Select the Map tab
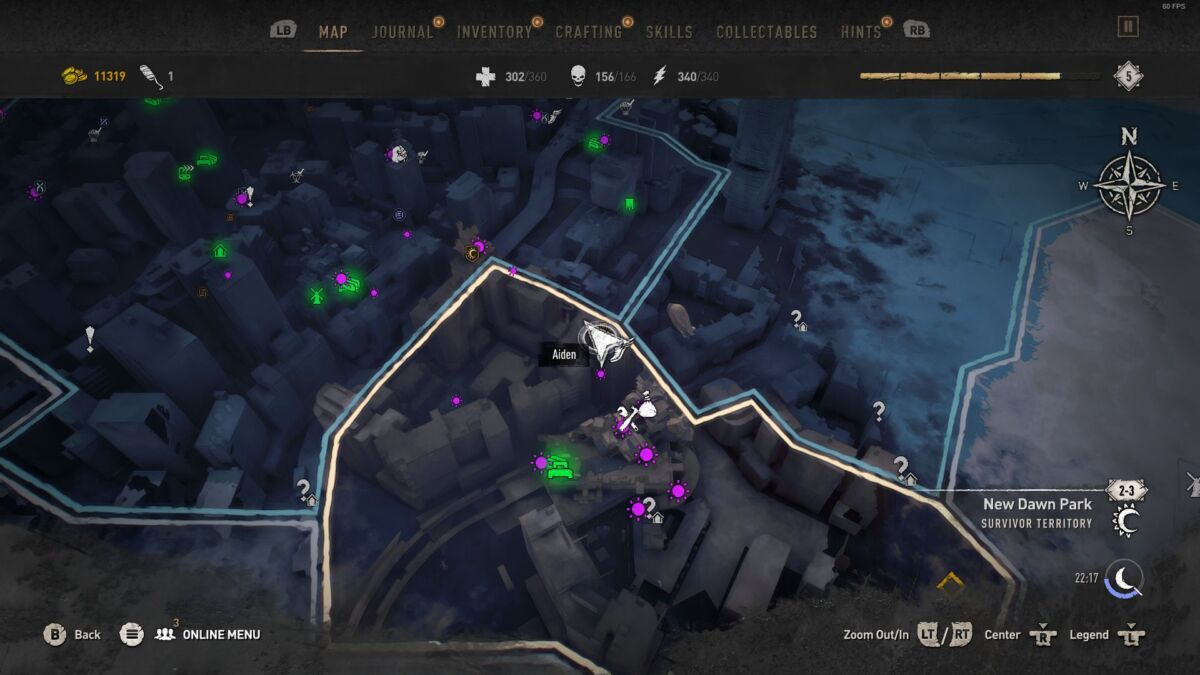The height and width of the screenshot is (675, 1200). pos(333,32)
